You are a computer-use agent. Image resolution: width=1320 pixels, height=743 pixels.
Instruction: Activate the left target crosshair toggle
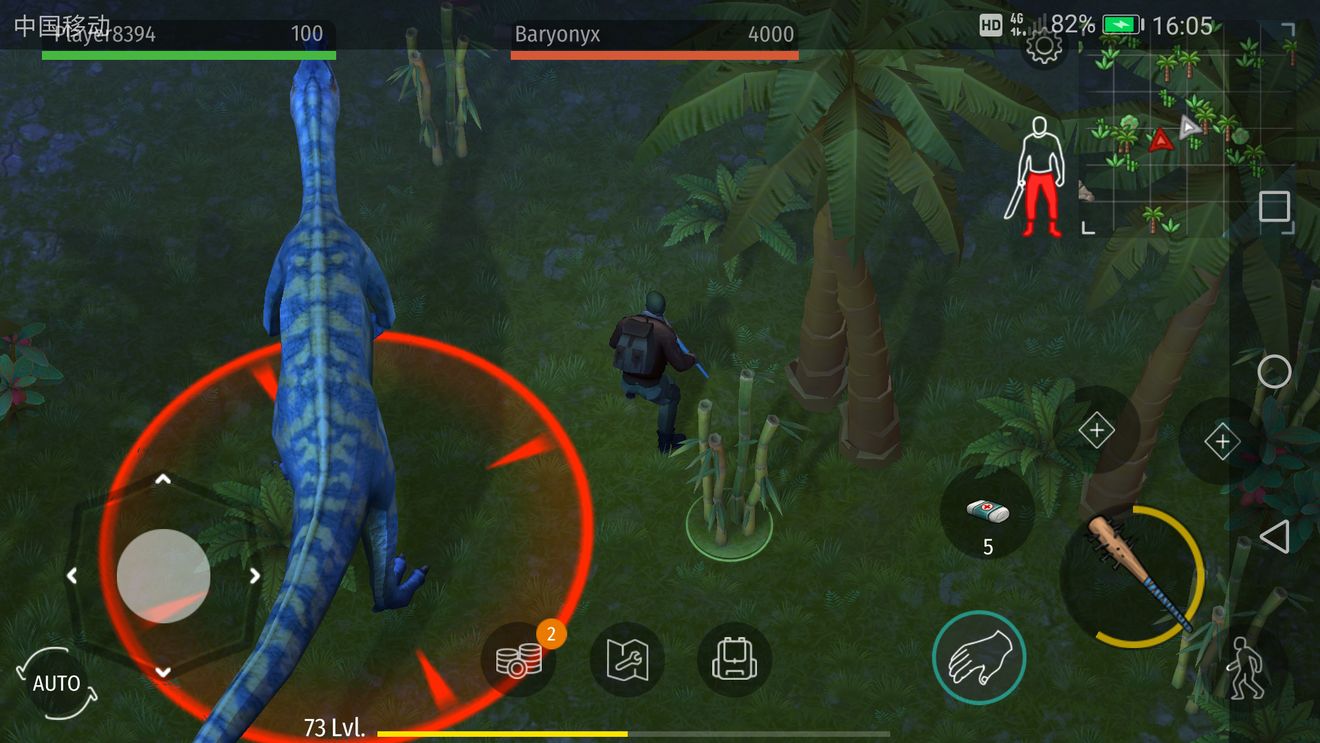1098,429
